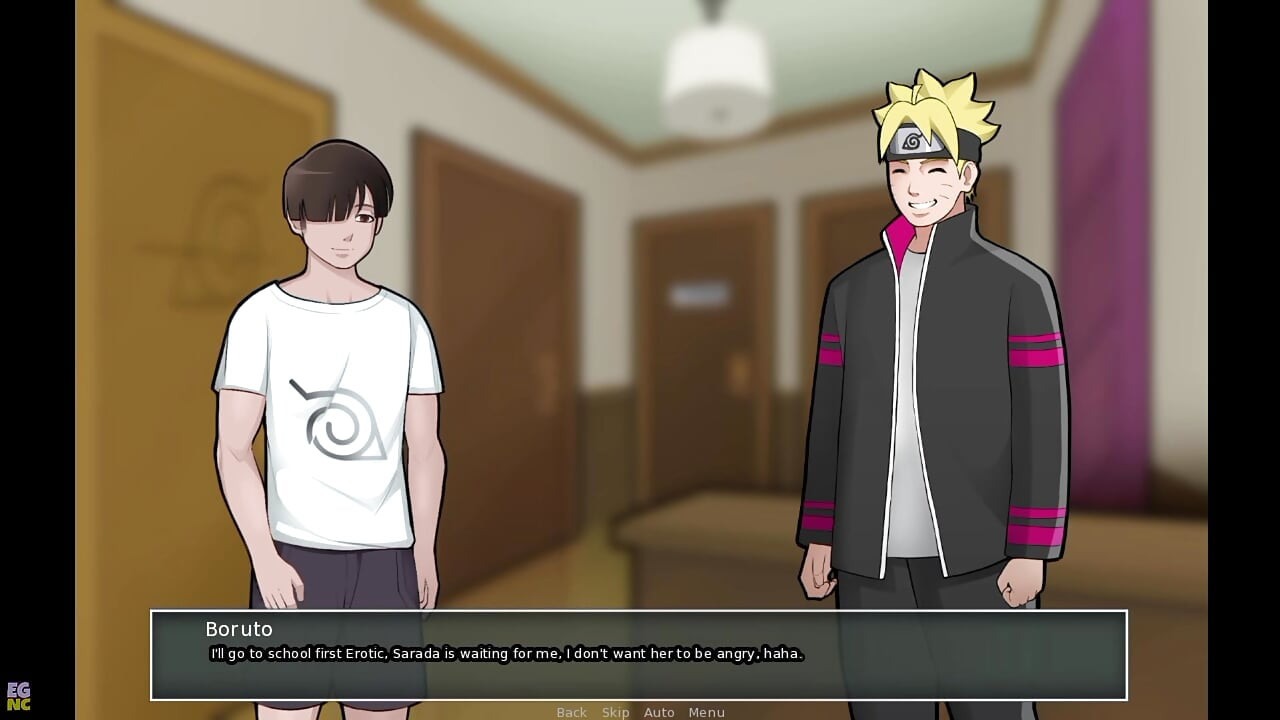
Task: Skip ahead through the dialogue
Action: [615, 712]
